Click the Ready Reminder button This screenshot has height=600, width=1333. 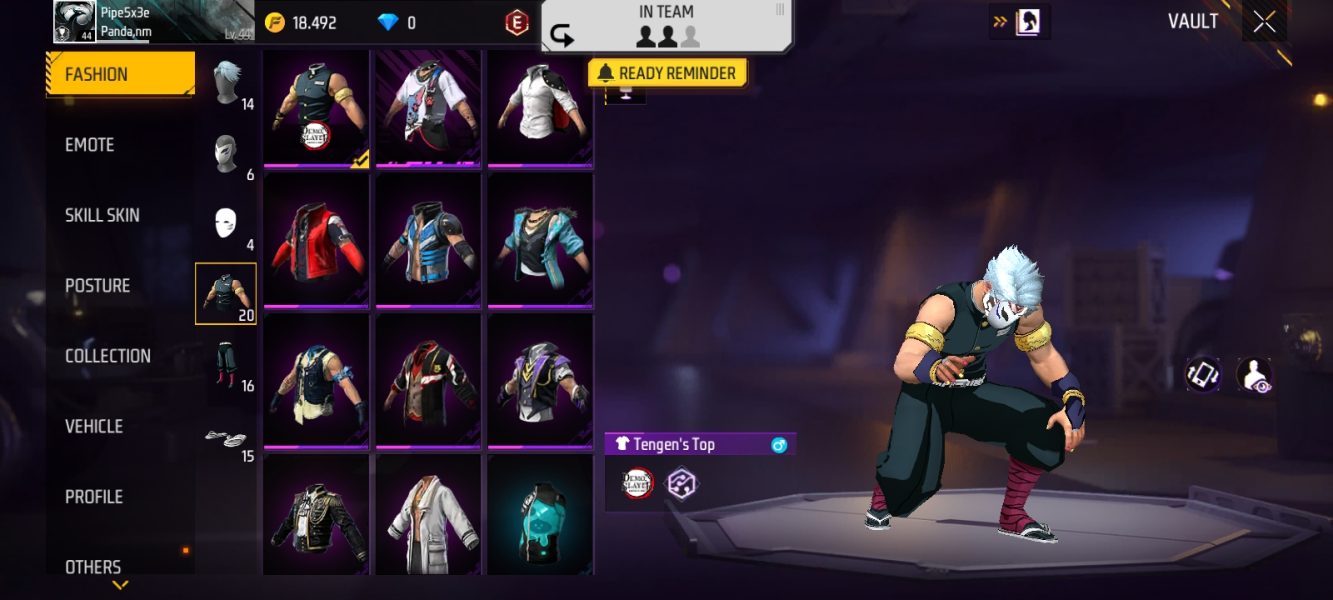coord(667,73)
